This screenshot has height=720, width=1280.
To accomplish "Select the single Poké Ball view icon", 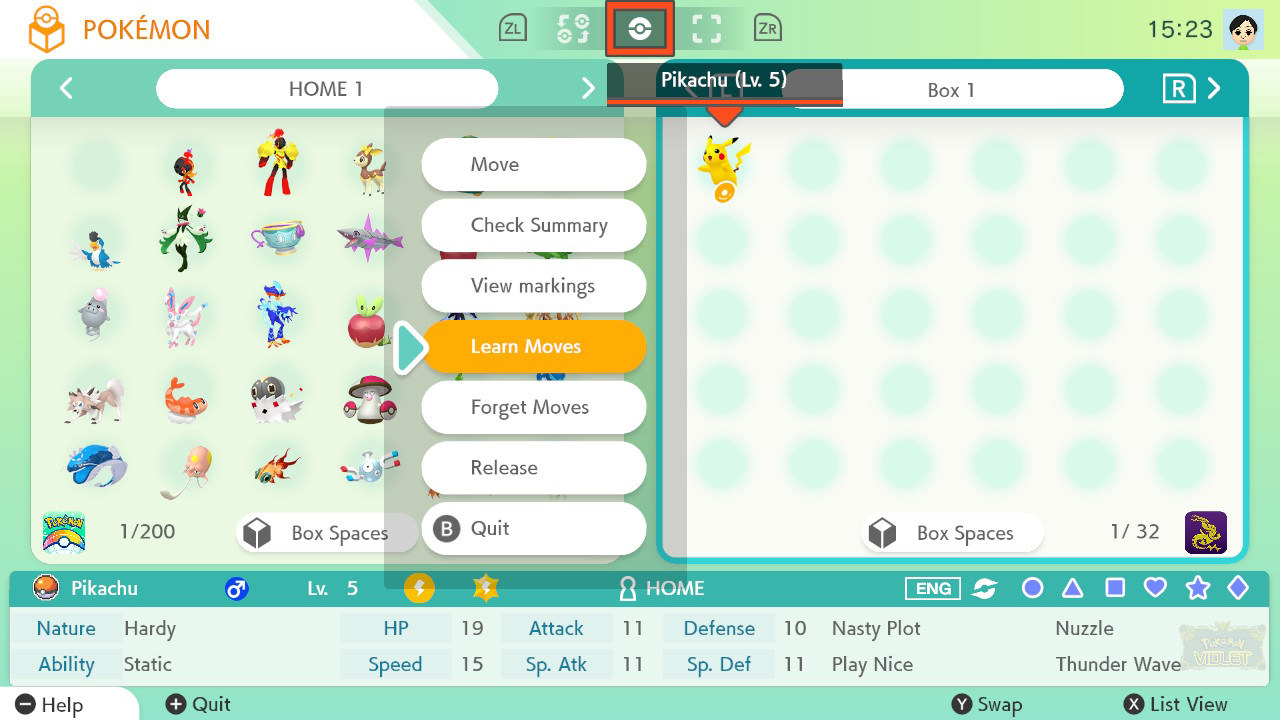I will click(x=640, y=28).
